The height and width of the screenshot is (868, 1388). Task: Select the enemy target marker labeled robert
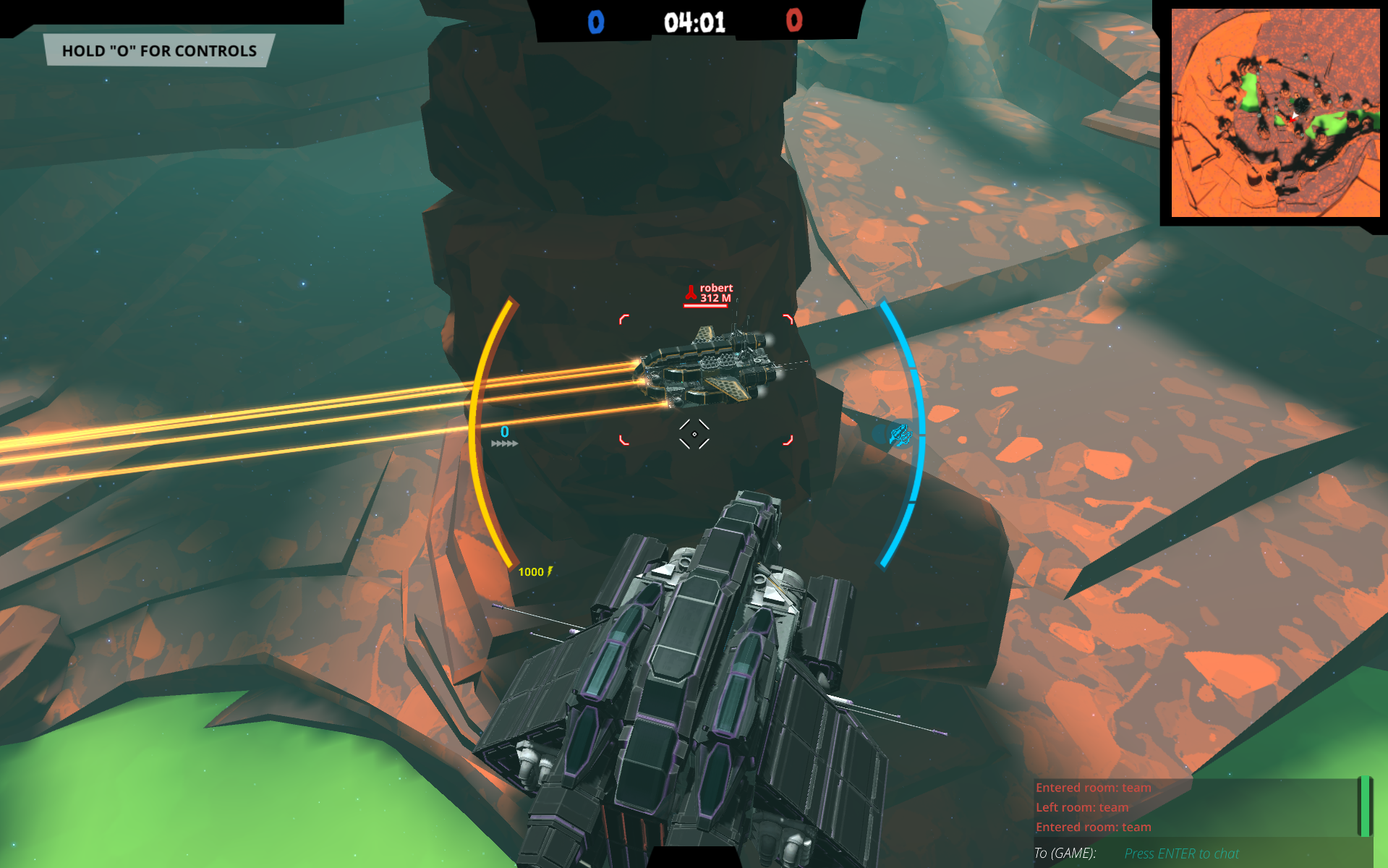click(707, 294)
